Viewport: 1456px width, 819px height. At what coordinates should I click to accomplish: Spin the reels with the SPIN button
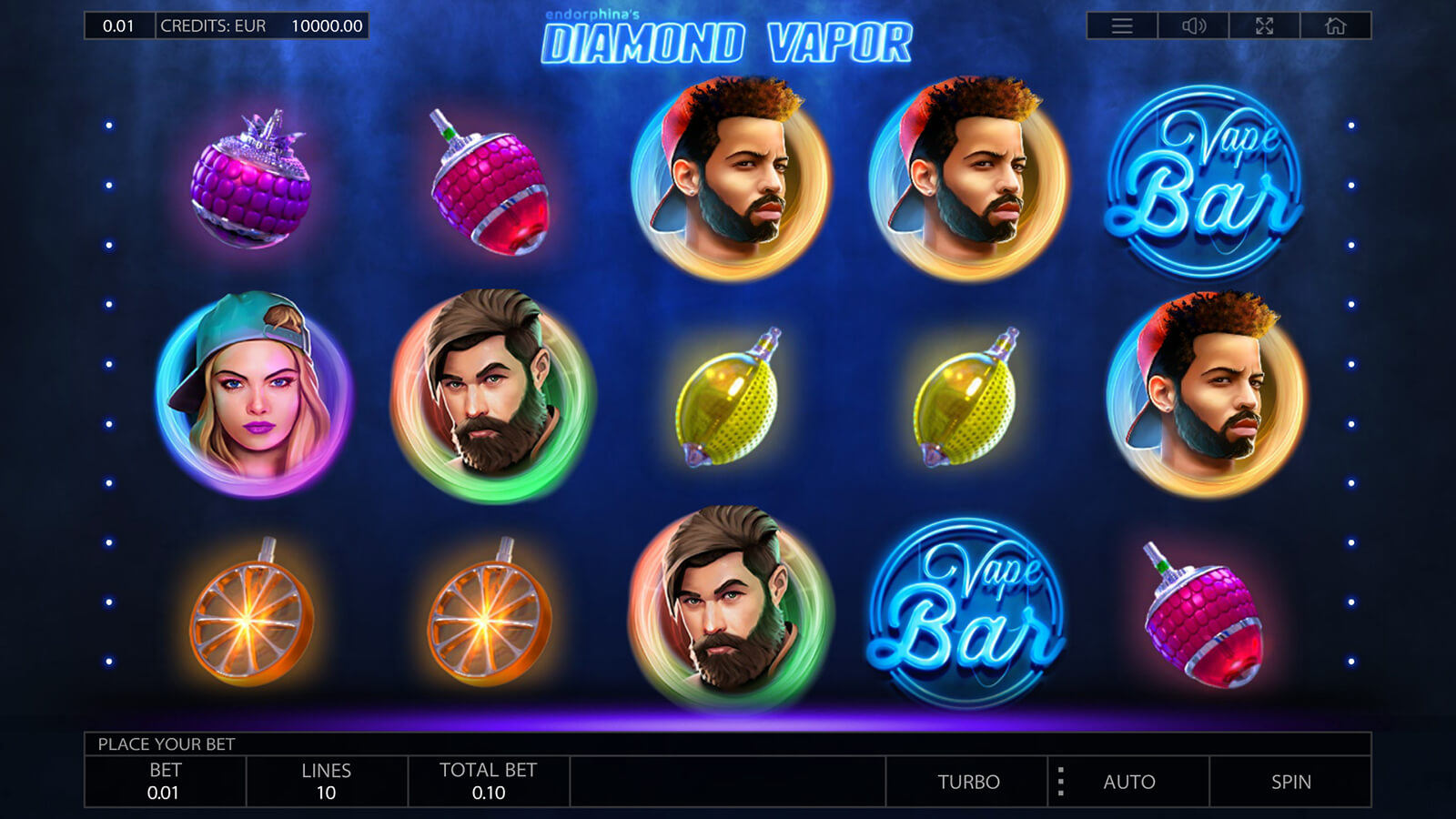point(1290,782)
